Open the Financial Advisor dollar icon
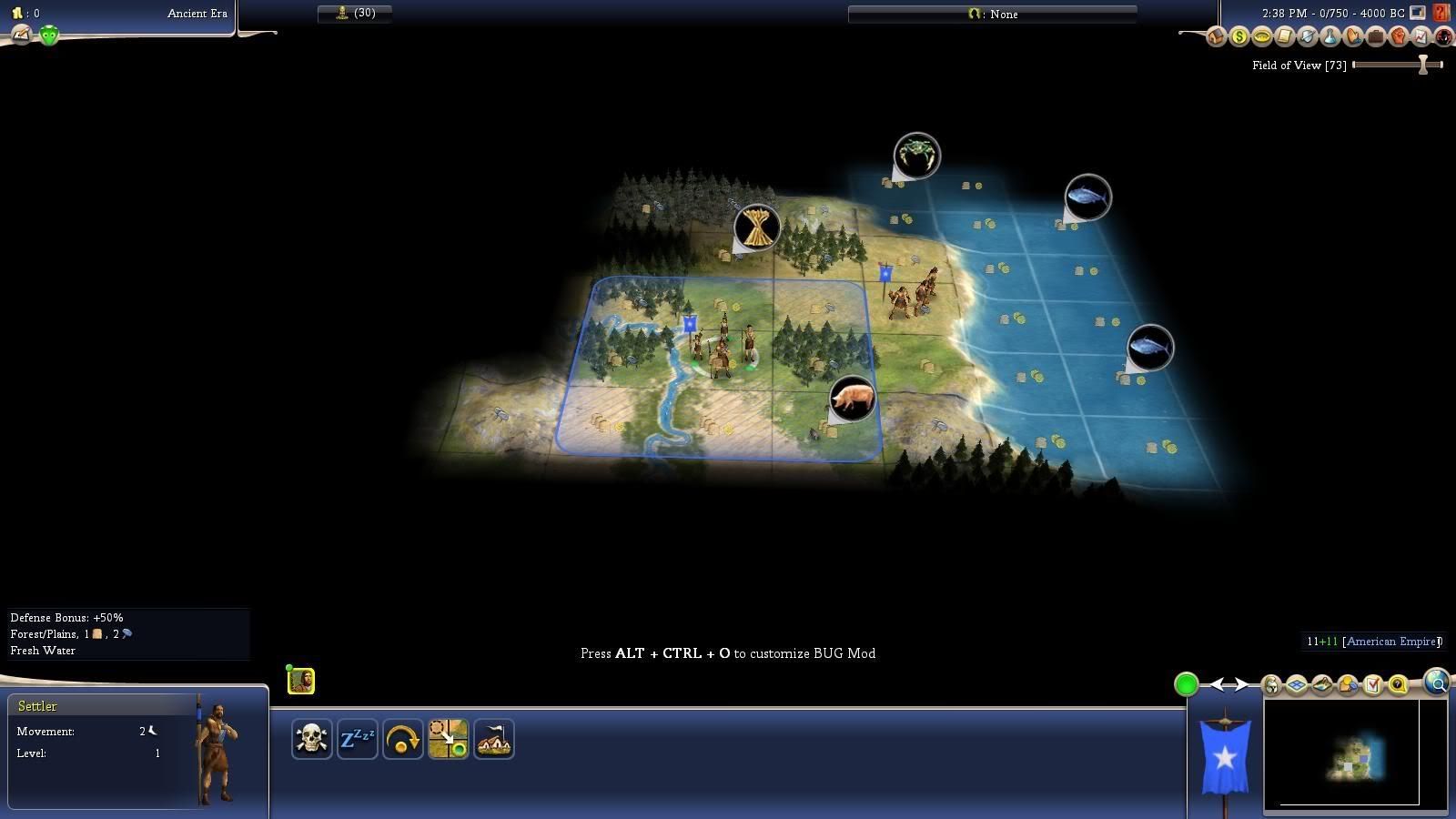 (x=1239, y=37)
